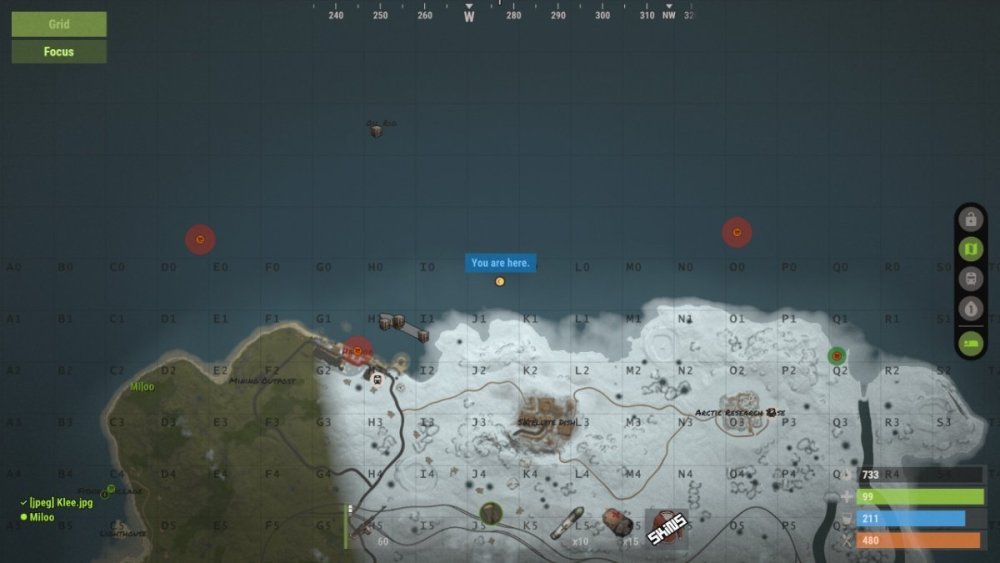
Task: Select the Oil Rig map marker
Action: (377, 129)
